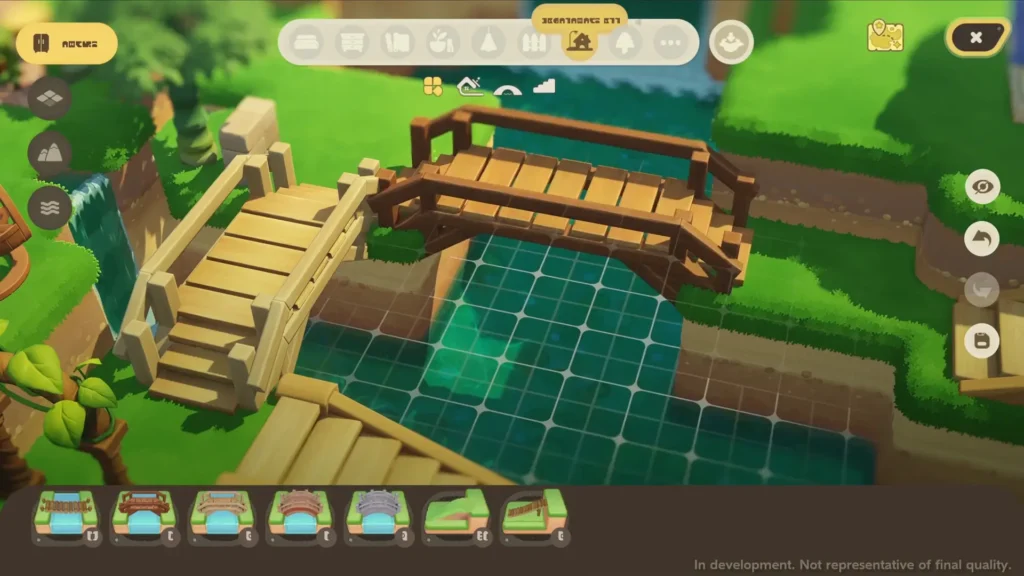Open the yellow map icon
The height and width of the screenshot is (576, 1024).
click(885, 36)
